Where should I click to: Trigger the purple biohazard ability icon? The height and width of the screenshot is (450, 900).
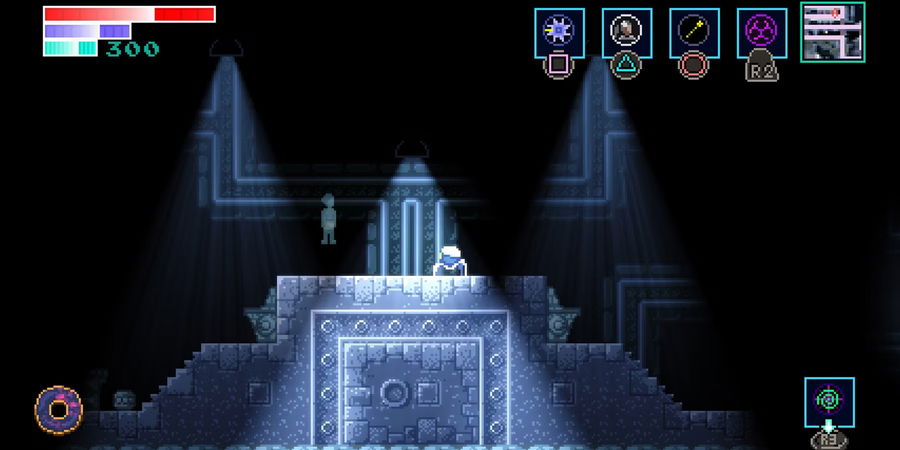click(762, 32)
